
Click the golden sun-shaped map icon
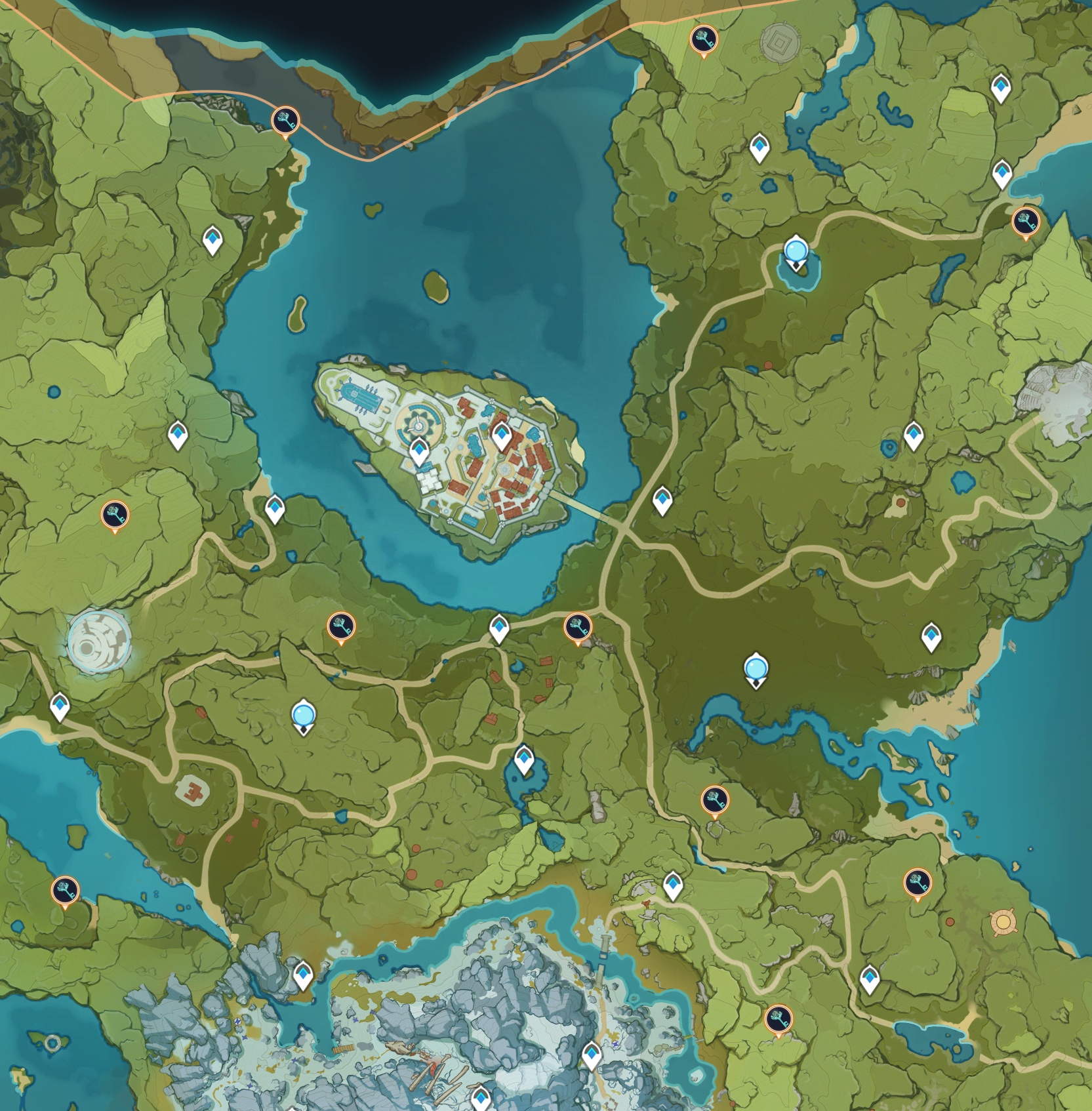1002,922
